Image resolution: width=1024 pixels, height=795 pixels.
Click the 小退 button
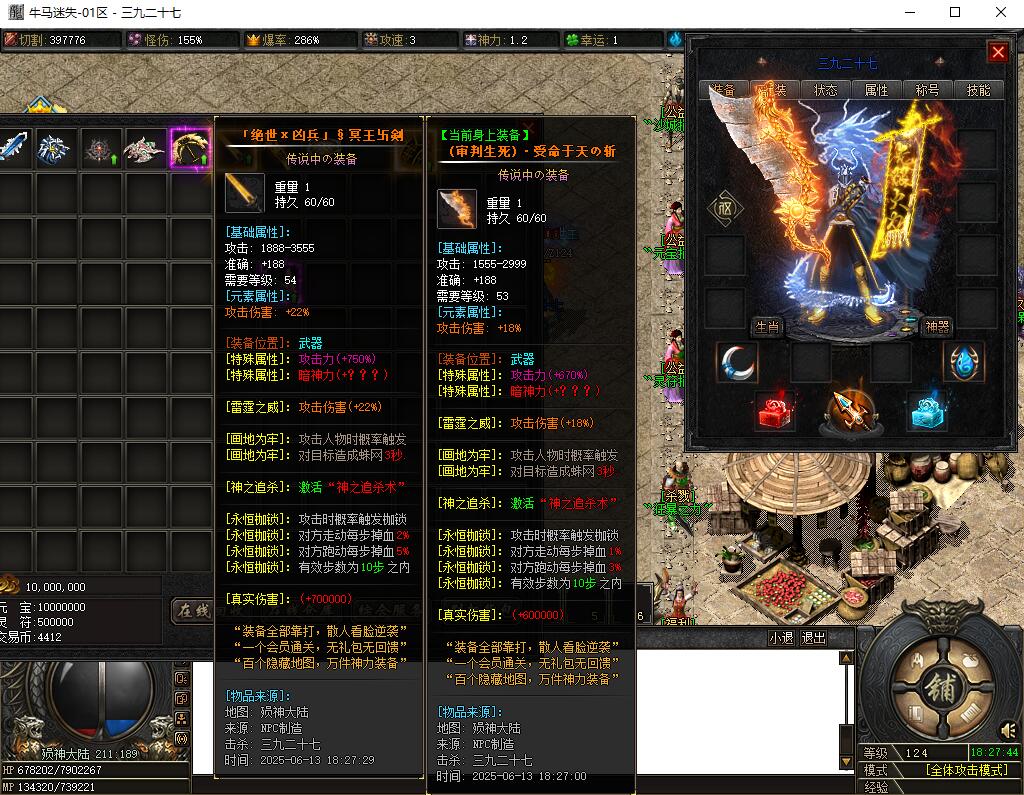781,638
